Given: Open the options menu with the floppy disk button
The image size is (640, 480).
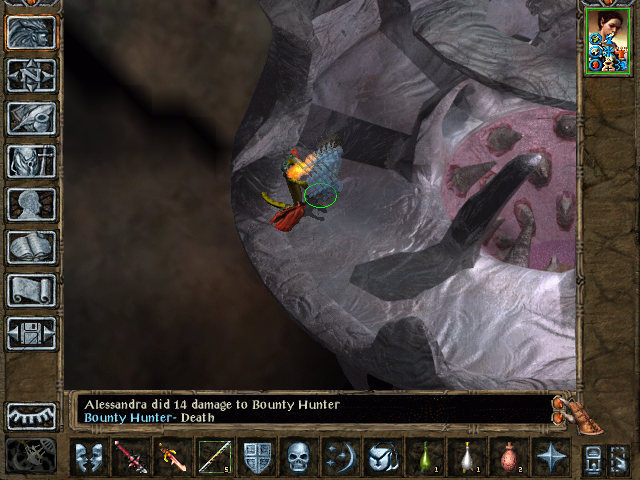Looking at the screenshot, I should click(31, 333).
